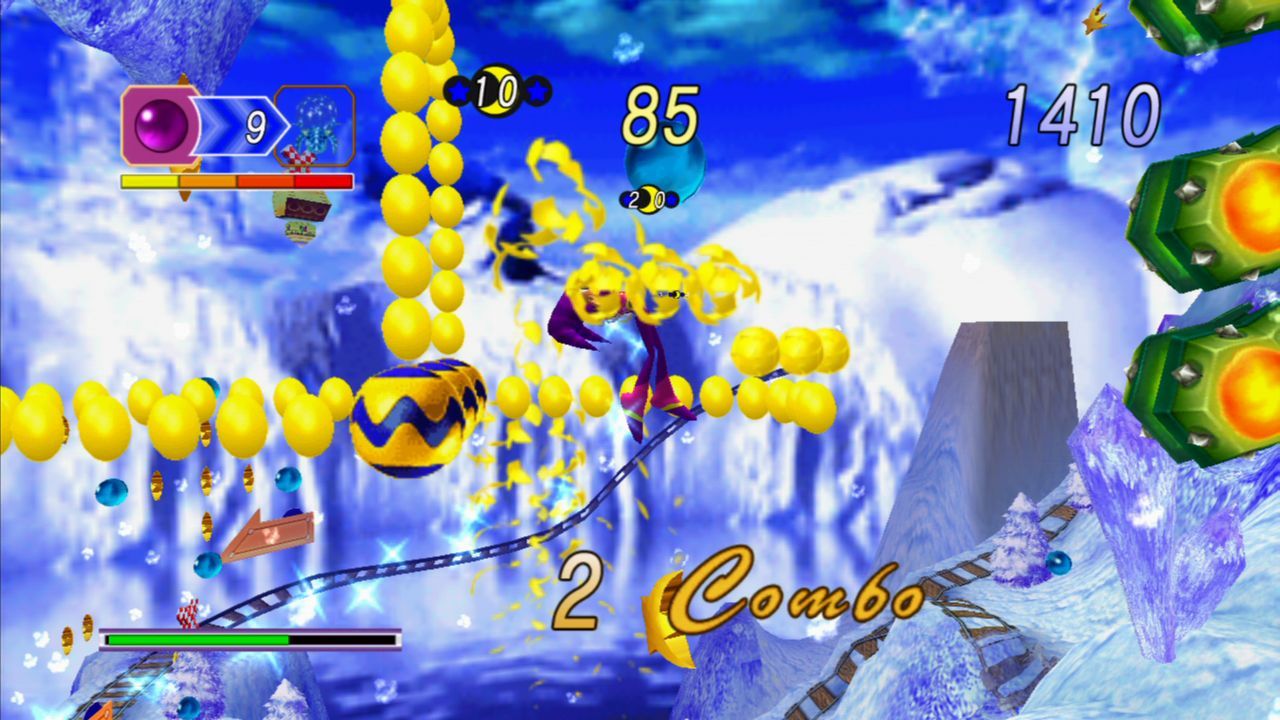
Task: Click the yellow-to-red gauge bar
Action: (235, 183)
